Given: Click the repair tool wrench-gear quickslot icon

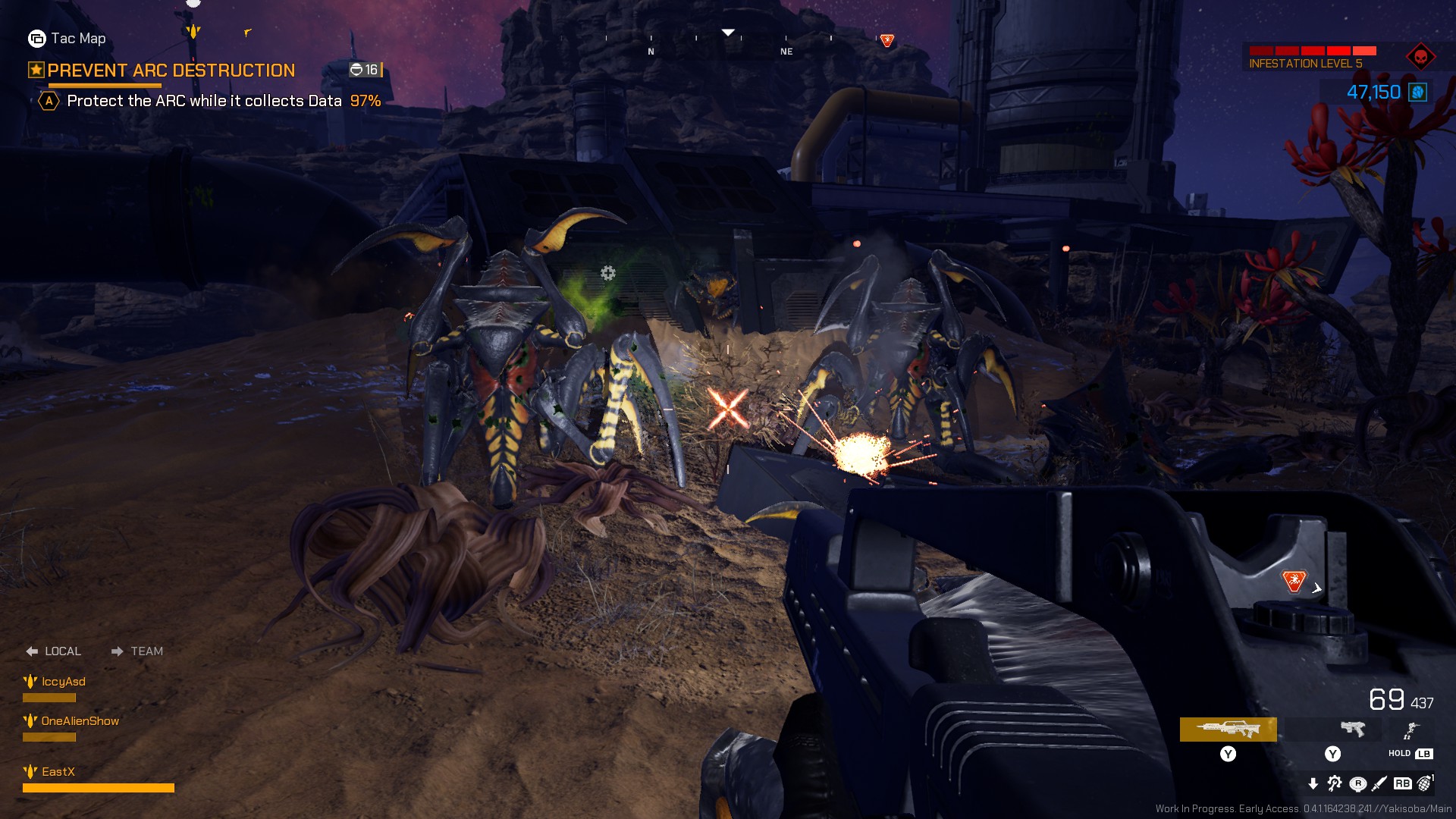Looking at the screenshot, I should pyautogui.click(x=1334, y=784).
